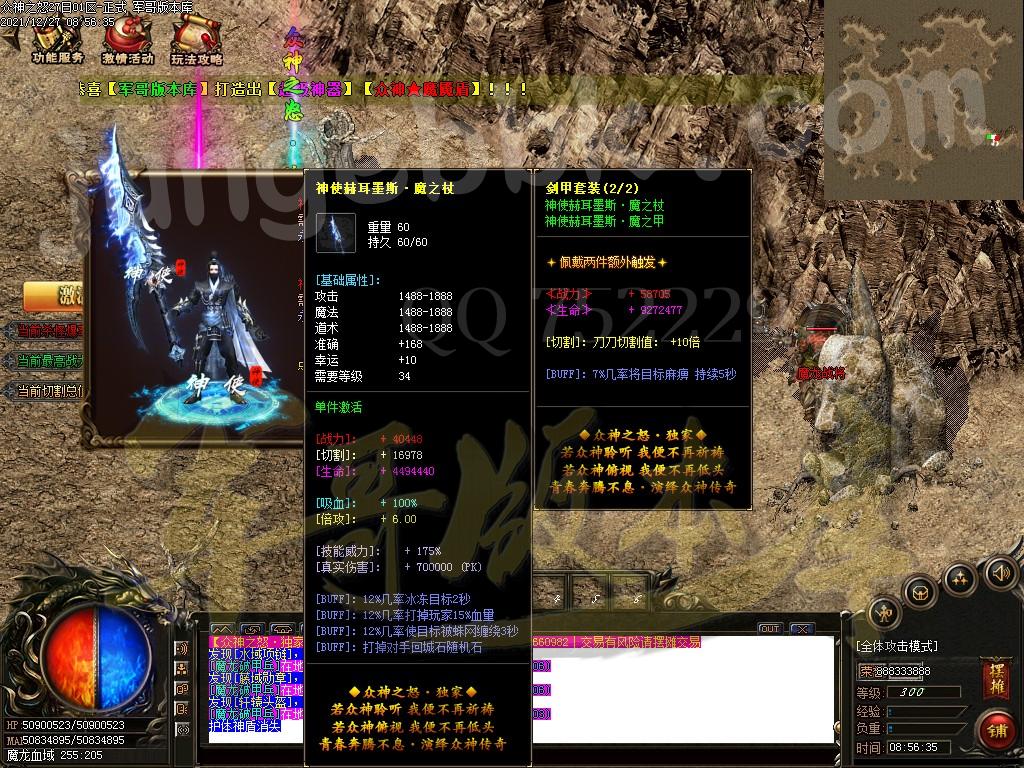Viewport: 1024px width, 768px height.
Task: Open the three-star skills round button
Action: point(960,577)
